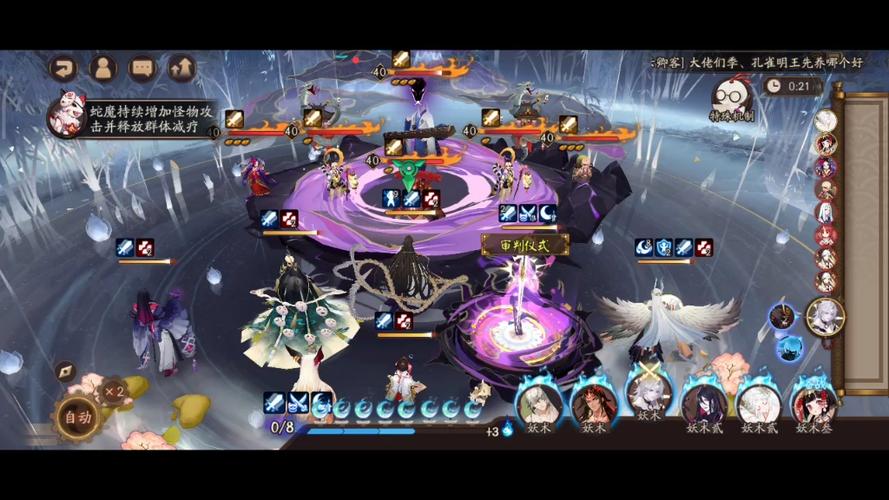Open the fox mask boss mechanic tip
Screen dimensions: 889x500
[x=67, y=113]
